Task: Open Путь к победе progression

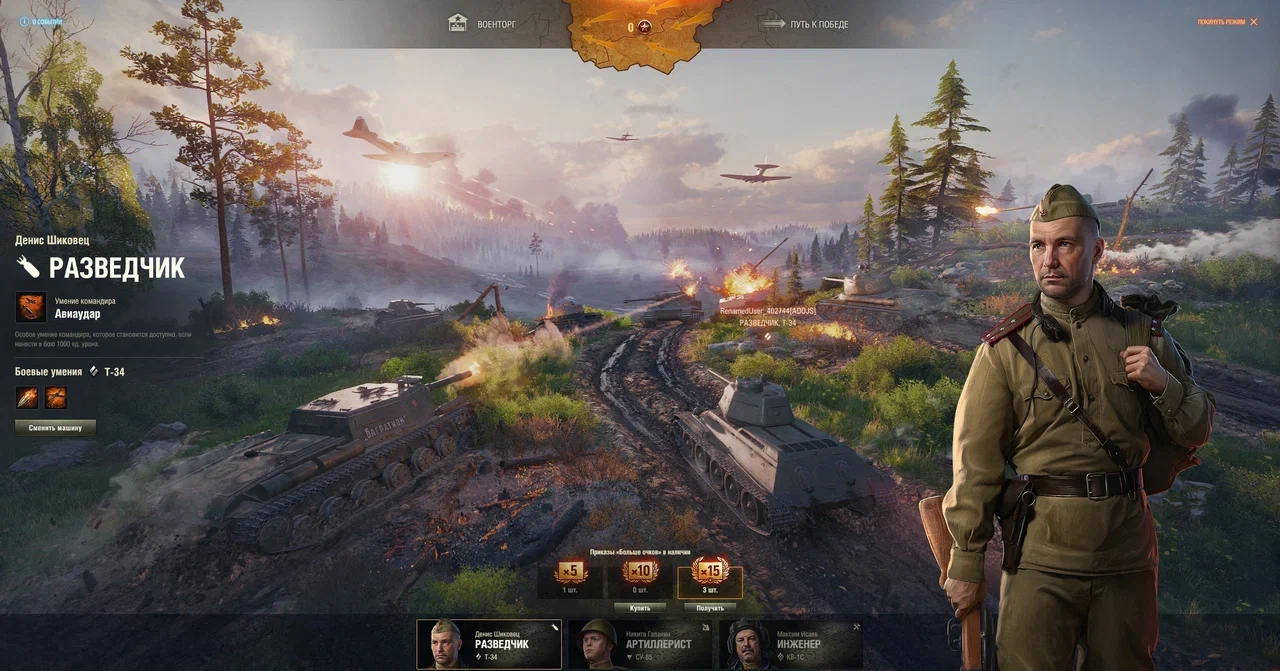Action: point(804,23)
